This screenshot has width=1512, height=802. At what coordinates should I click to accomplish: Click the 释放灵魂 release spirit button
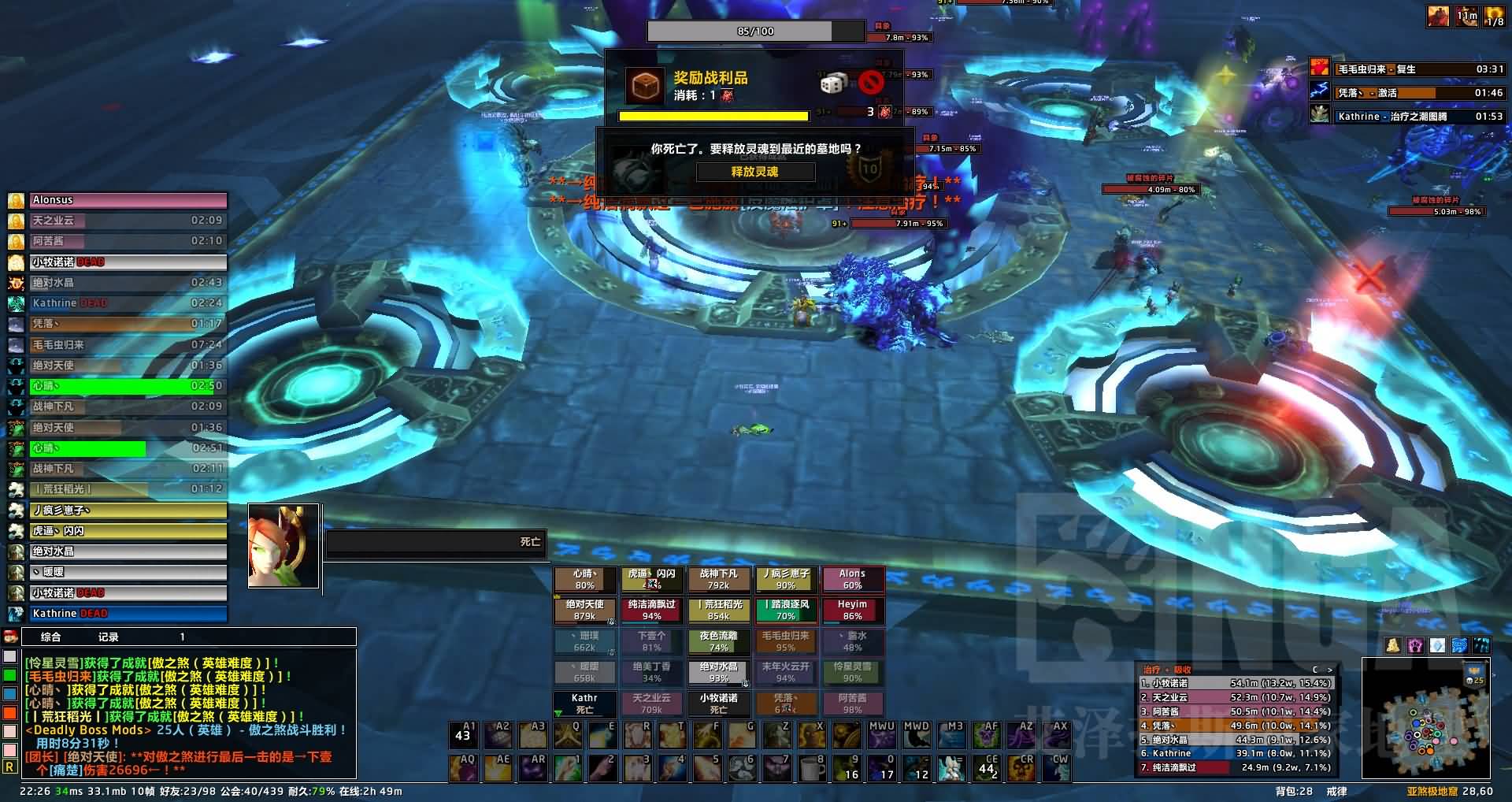[x=754, y=172]
